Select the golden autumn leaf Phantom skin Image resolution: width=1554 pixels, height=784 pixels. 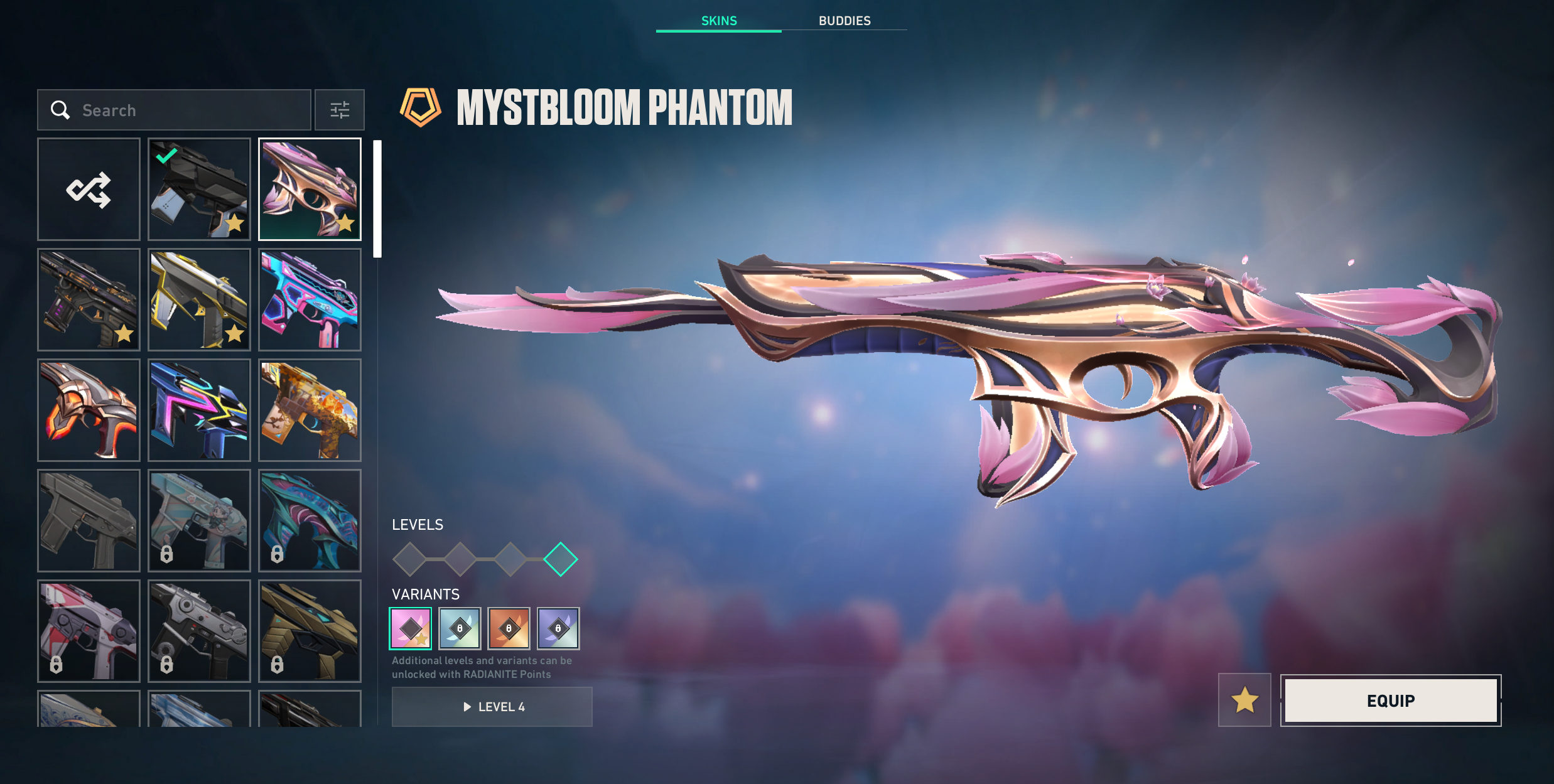(310, 411)
